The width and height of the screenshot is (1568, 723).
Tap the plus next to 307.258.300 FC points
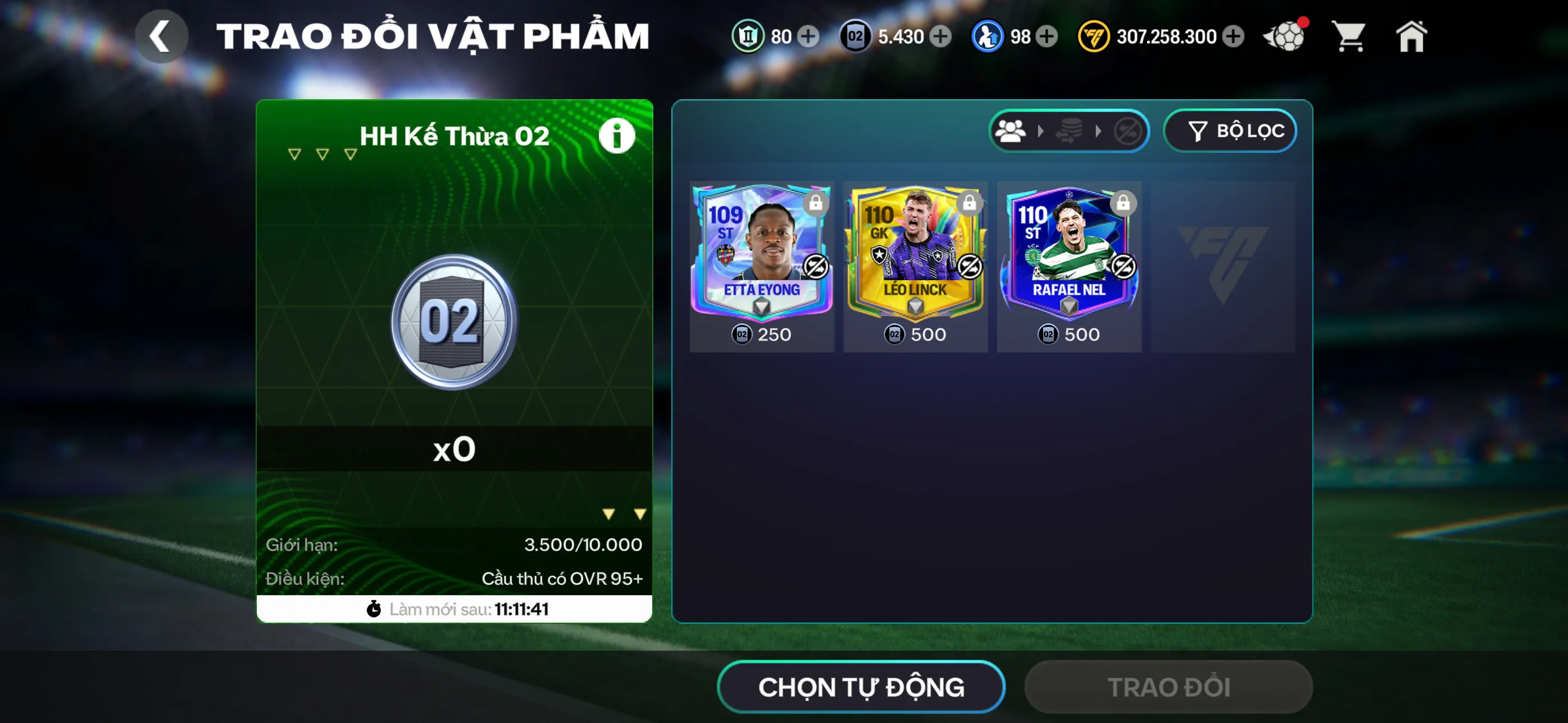pyautogui.click(x=1233, y=36)
